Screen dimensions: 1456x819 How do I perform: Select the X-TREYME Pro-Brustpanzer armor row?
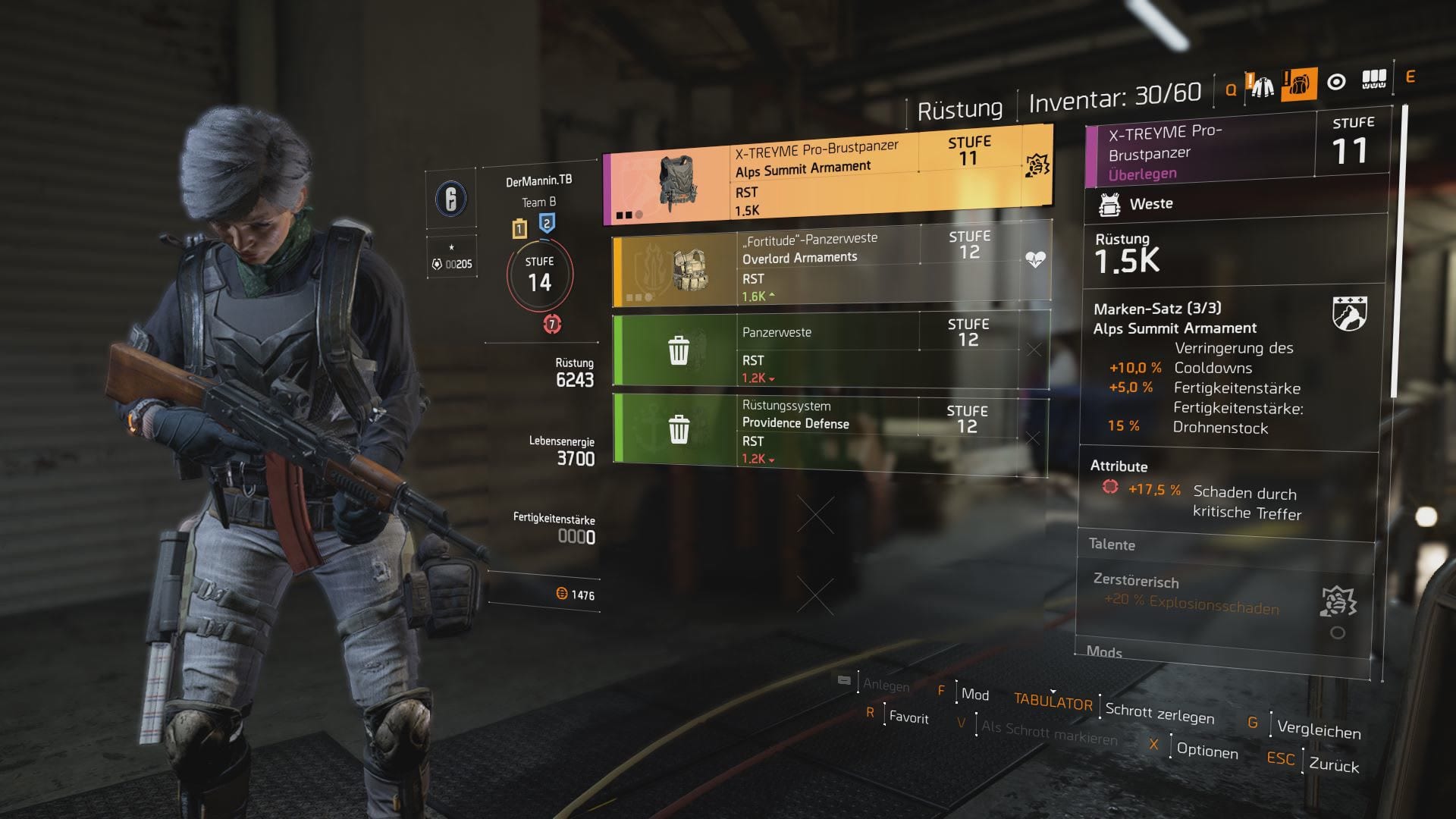click(827, 179)
